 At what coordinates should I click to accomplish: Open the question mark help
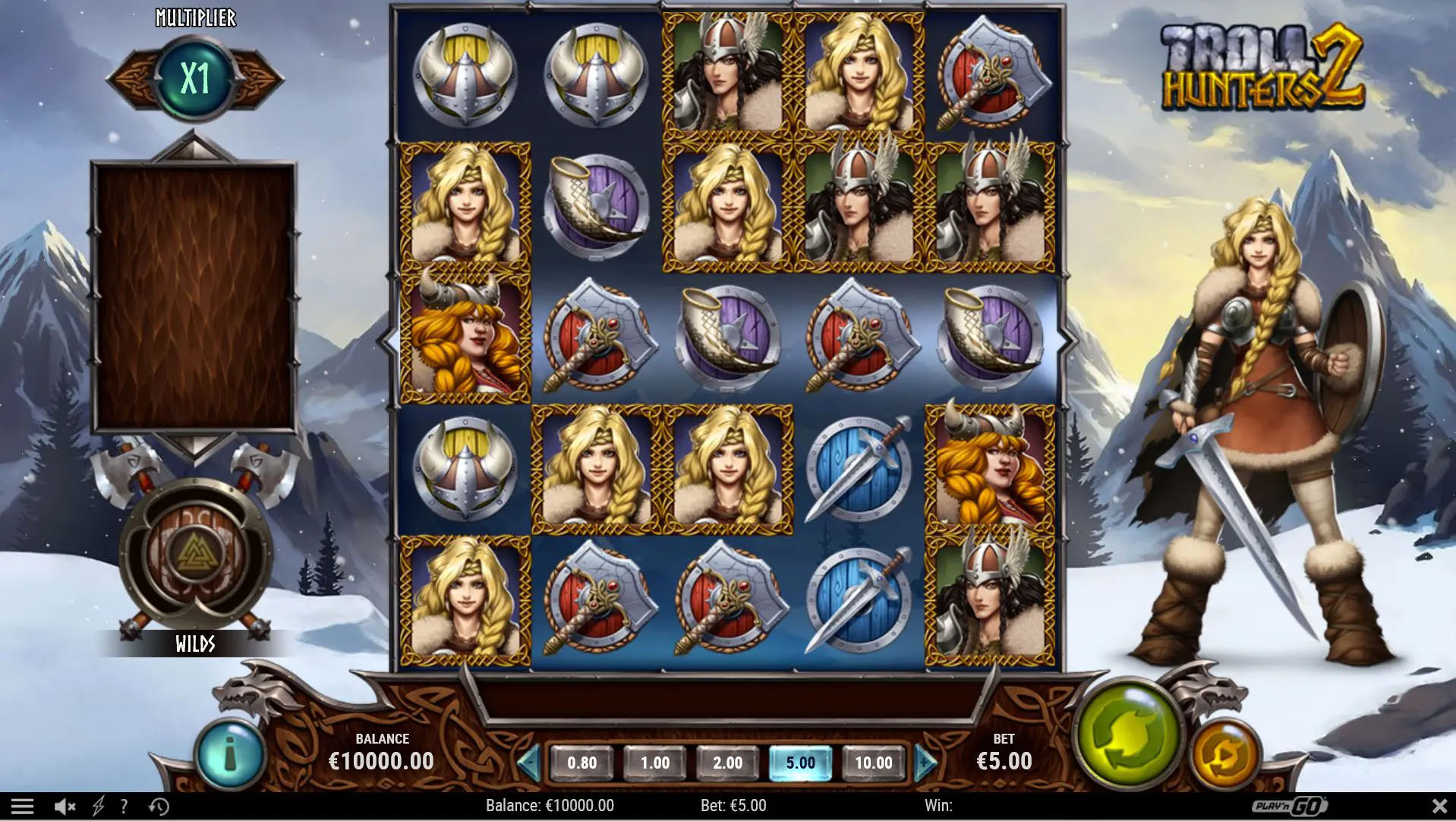tap(124, 806)
